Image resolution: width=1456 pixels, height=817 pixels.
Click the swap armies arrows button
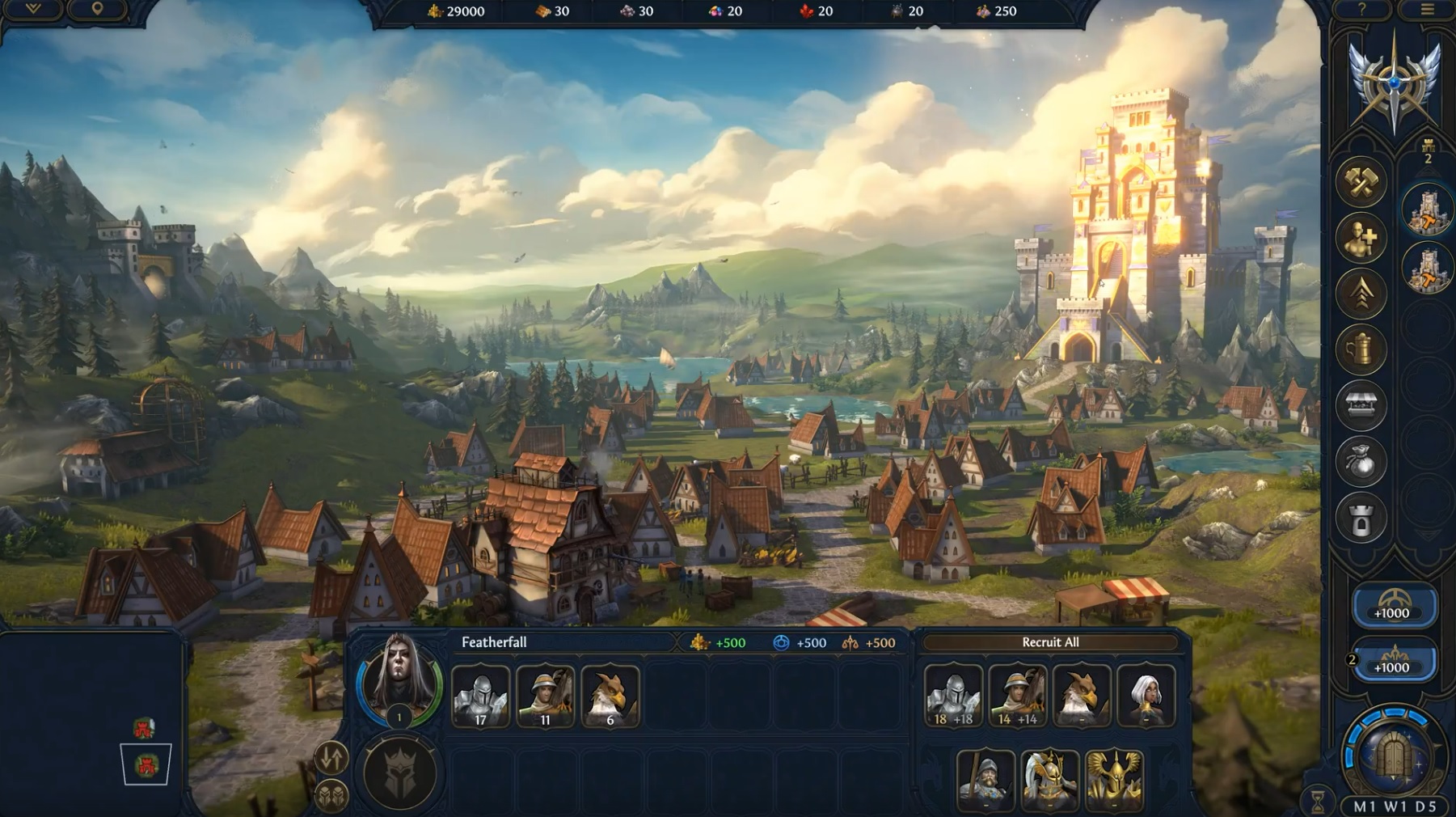pos(331,758)
